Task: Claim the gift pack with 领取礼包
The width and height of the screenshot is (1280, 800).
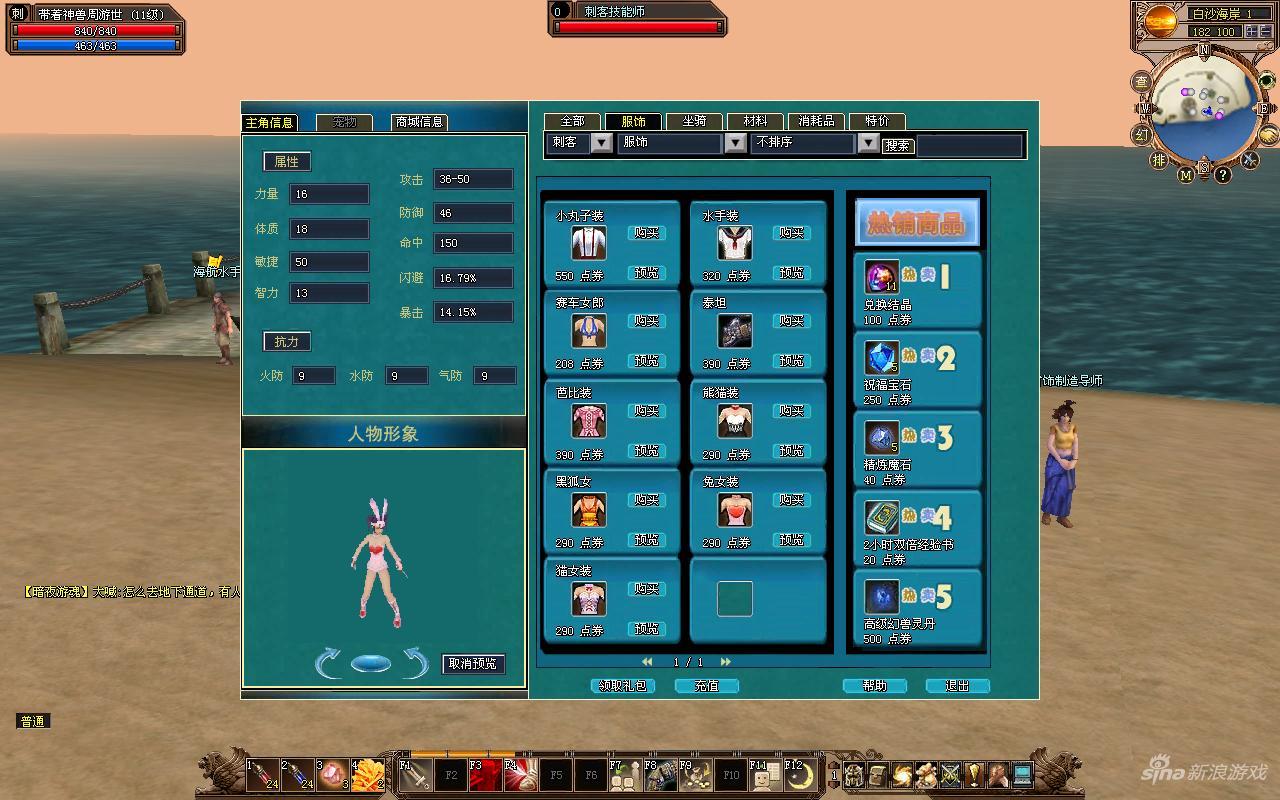Action: pyautogui.click(x=622, y=686)
